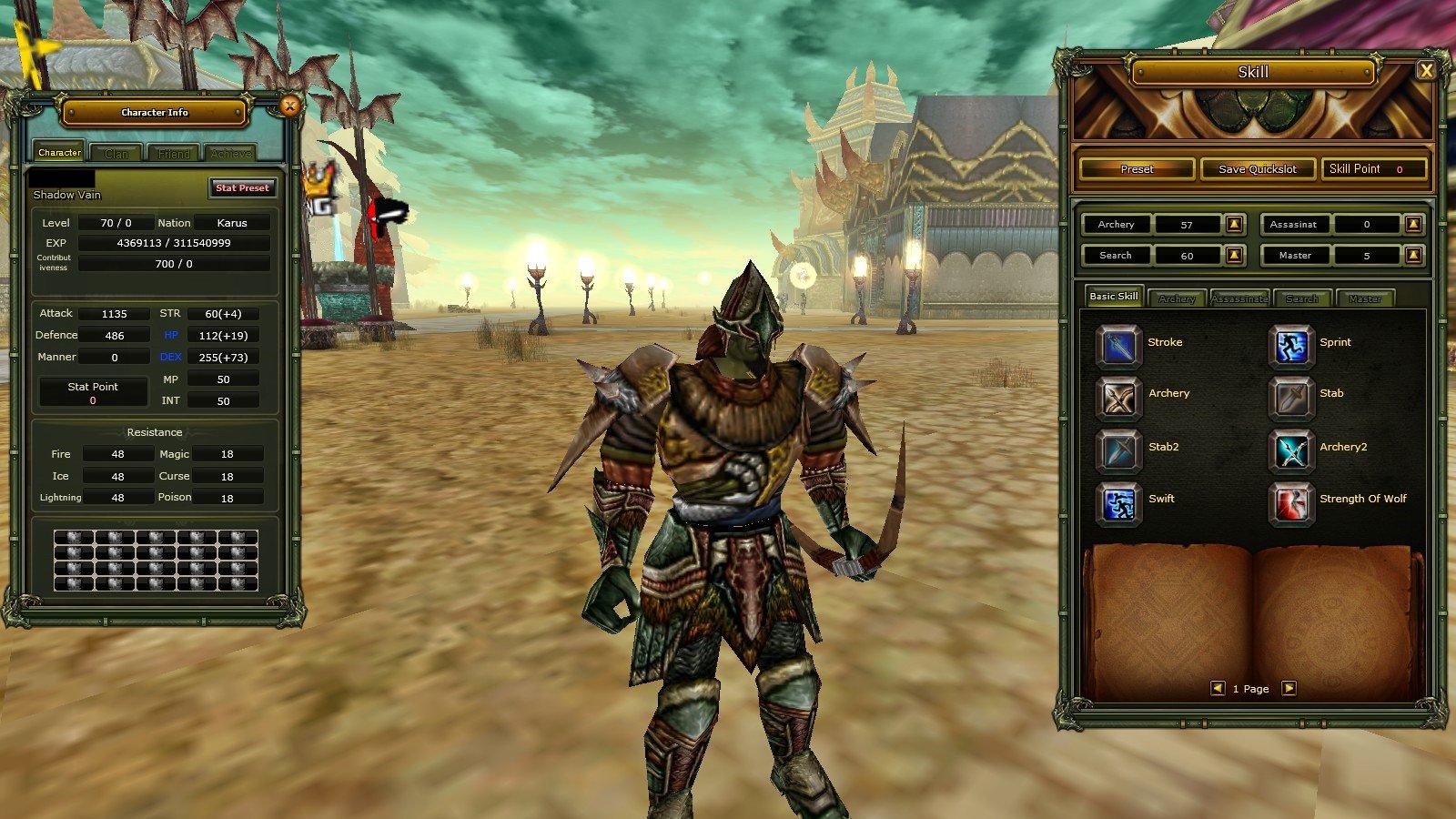Click the Stat Preset button
Image resolution: width=1456 pixels, height=819 pixels.
point(242,187)
